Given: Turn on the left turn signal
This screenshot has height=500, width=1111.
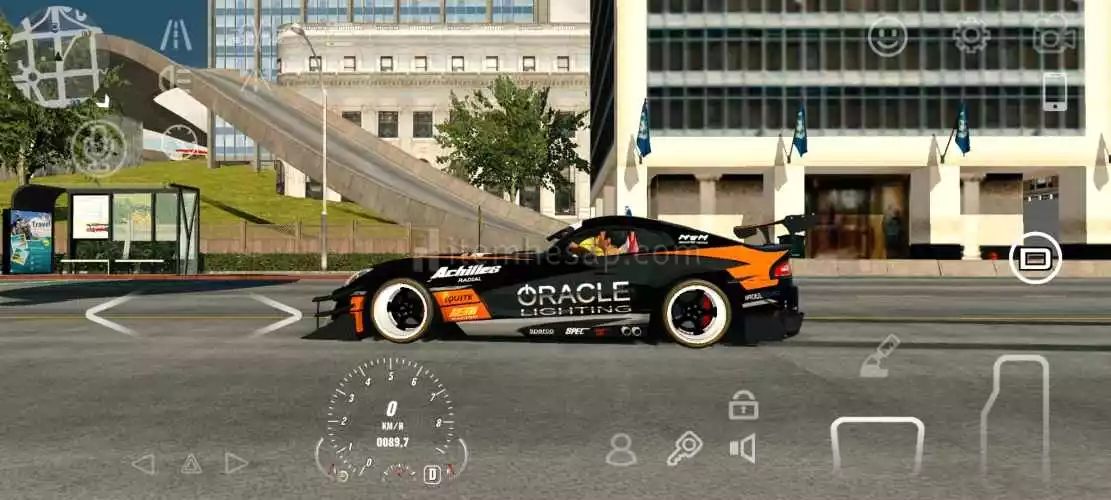Looking at the screenshot, I should click(144, 464).
